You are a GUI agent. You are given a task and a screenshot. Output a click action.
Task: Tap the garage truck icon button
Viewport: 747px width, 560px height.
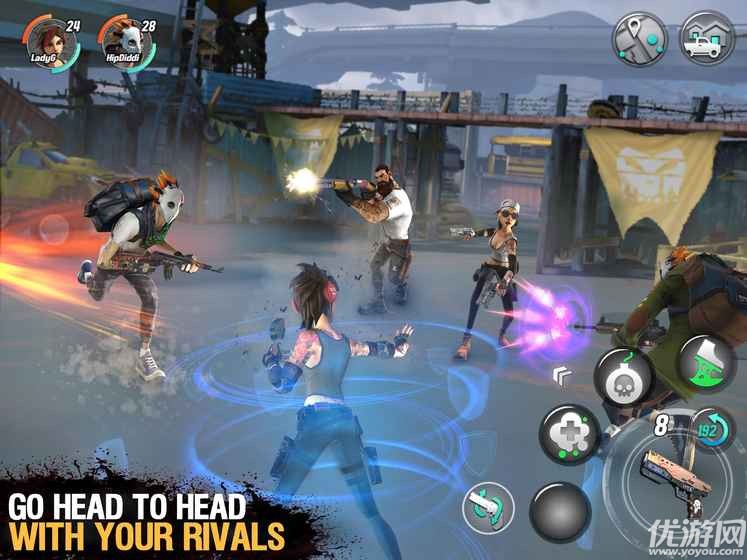coord(707,38)
